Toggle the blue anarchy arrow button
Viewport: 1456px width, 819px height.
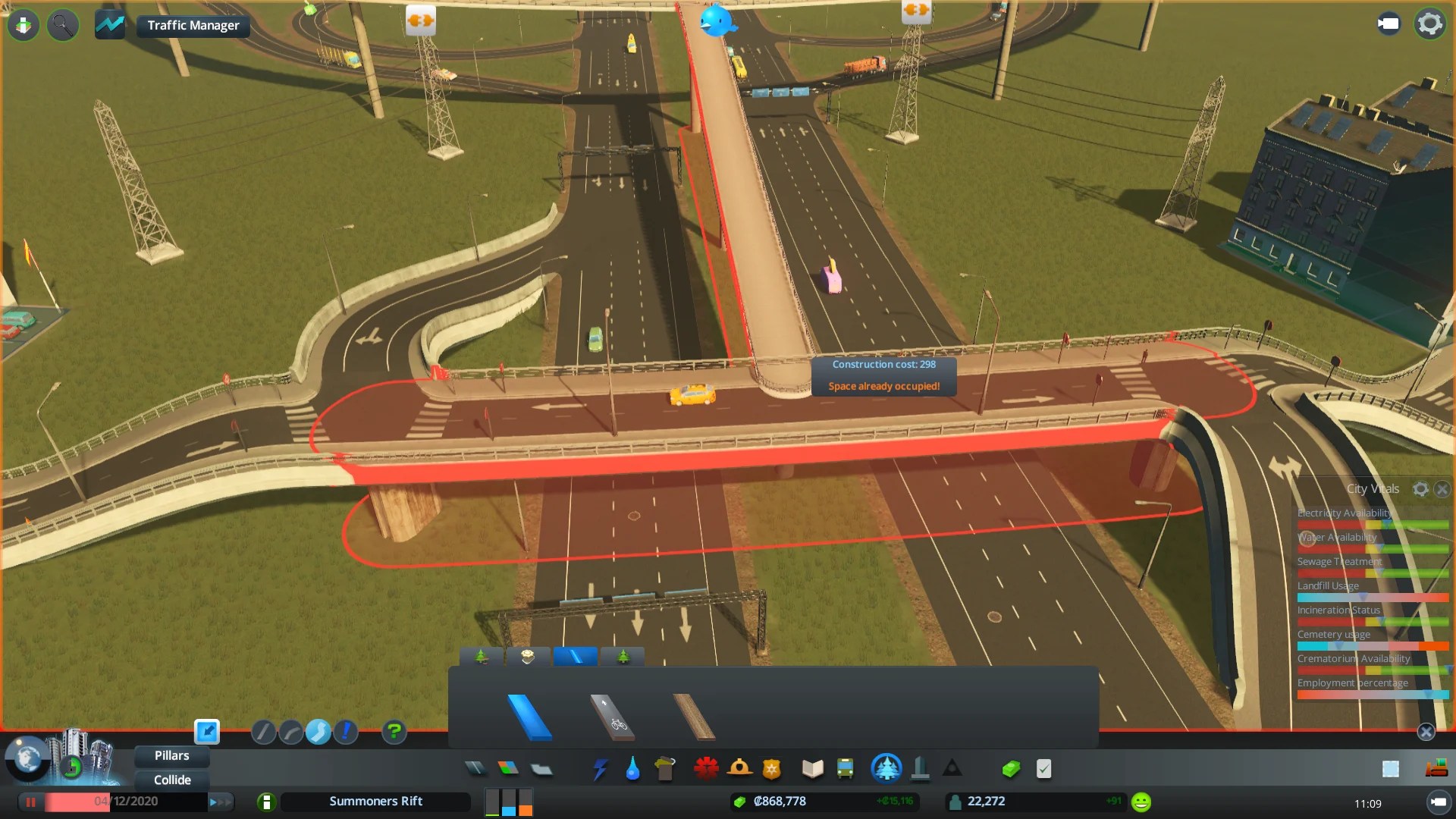click(x=207, y=732)
